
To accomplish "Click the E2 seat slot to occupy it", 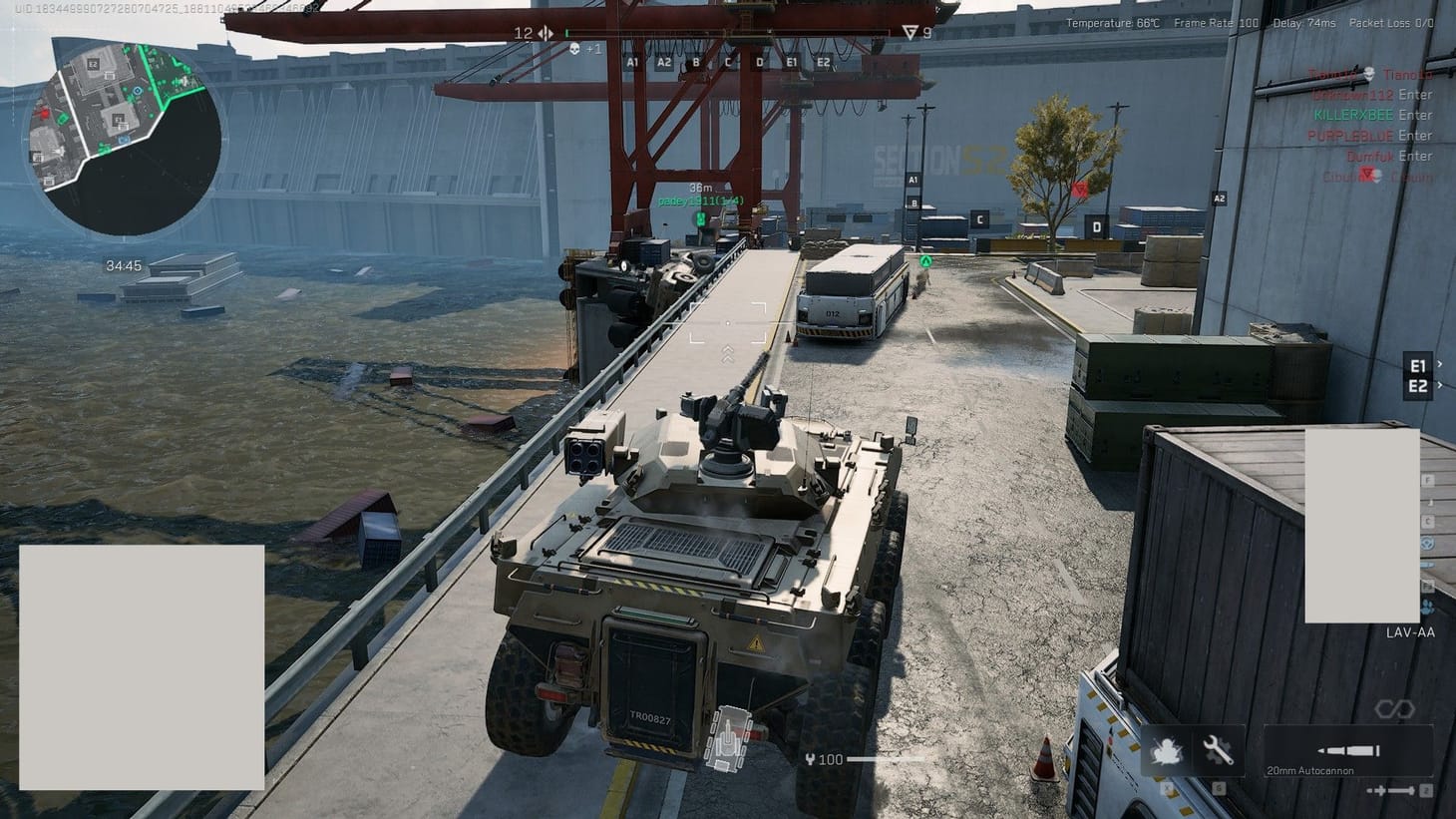I will tap(1417, 387).
